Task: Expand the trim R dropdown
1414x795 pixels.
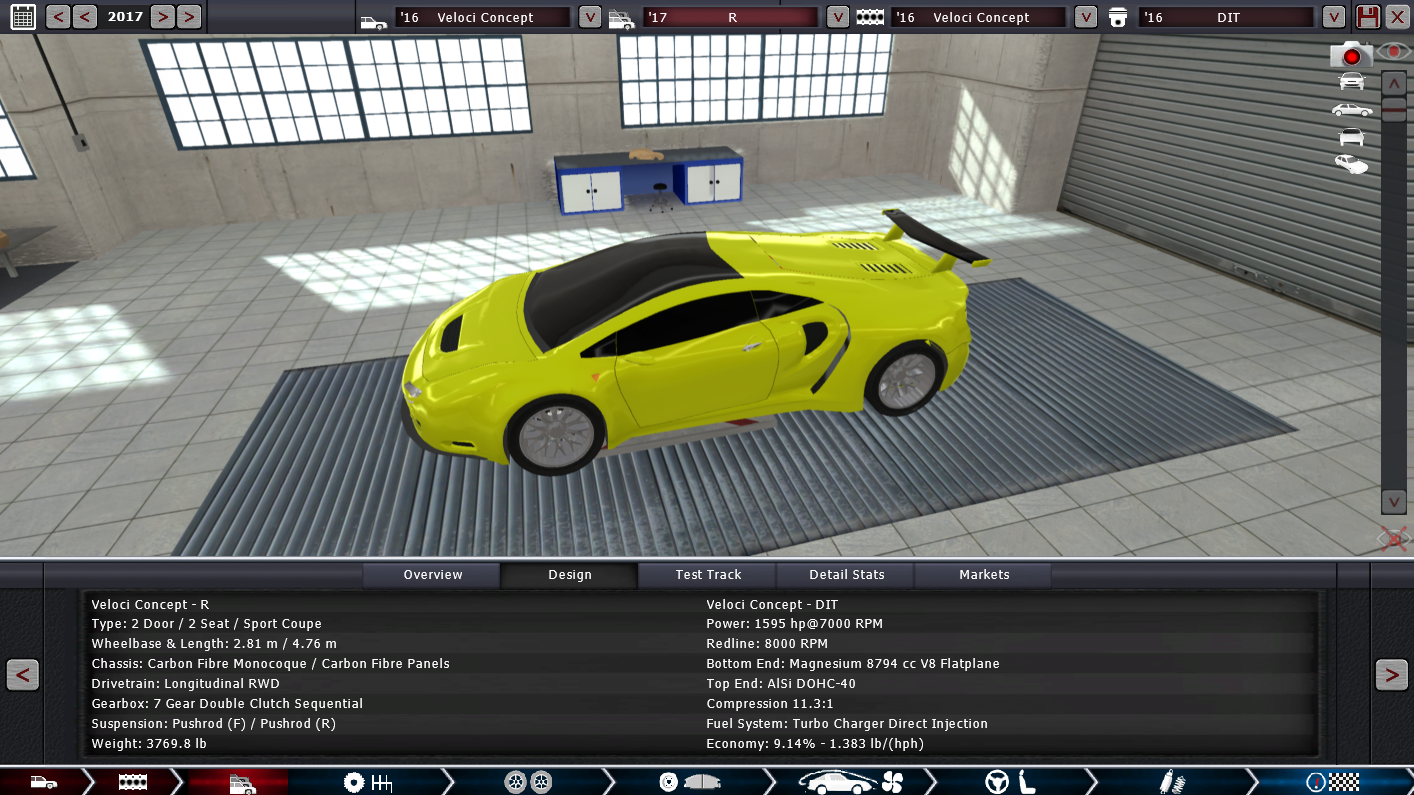Action: pyautogui.click(x=838, y=17)
